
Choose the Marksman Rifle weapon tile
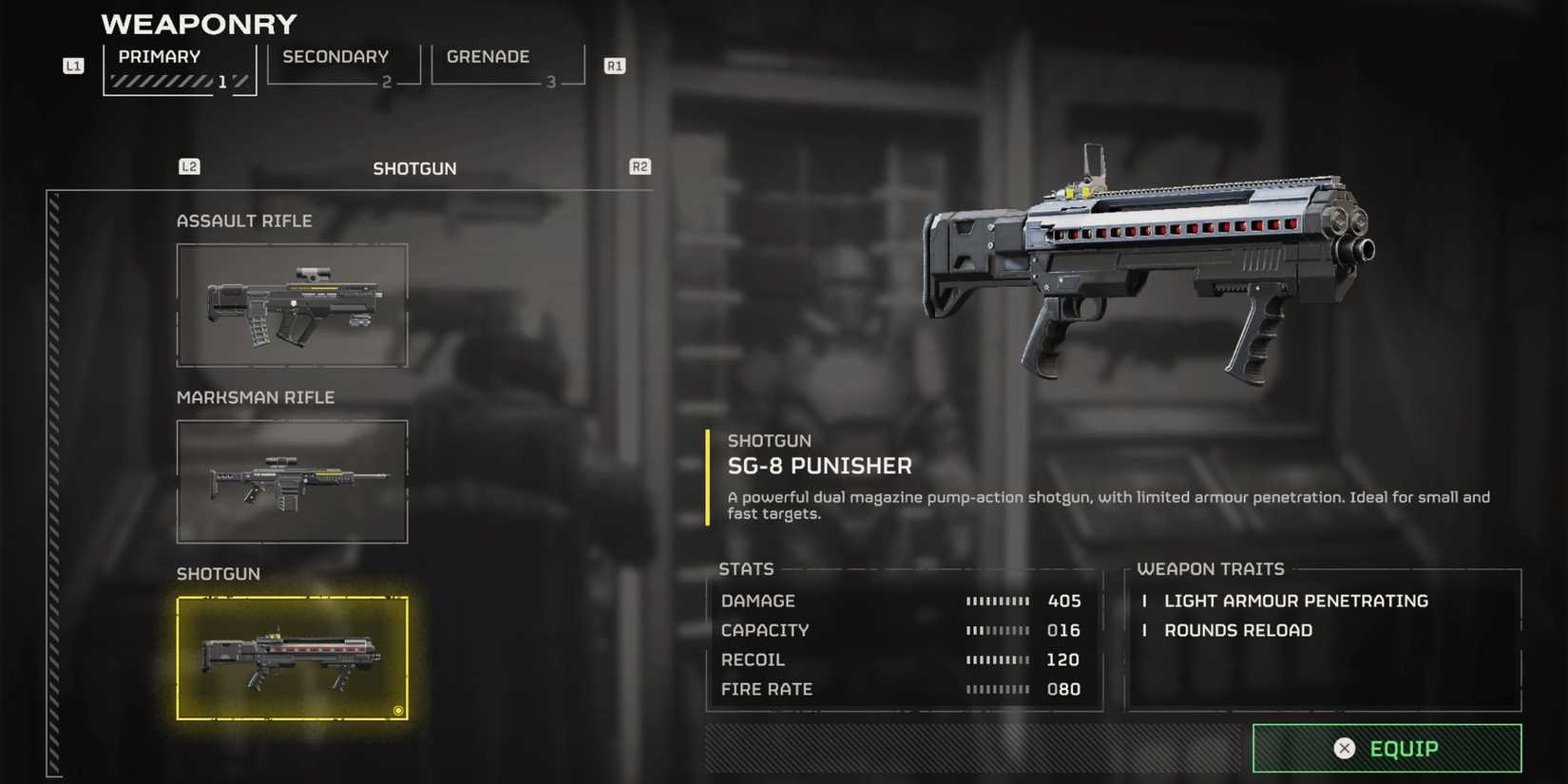[x=292, y=482]
